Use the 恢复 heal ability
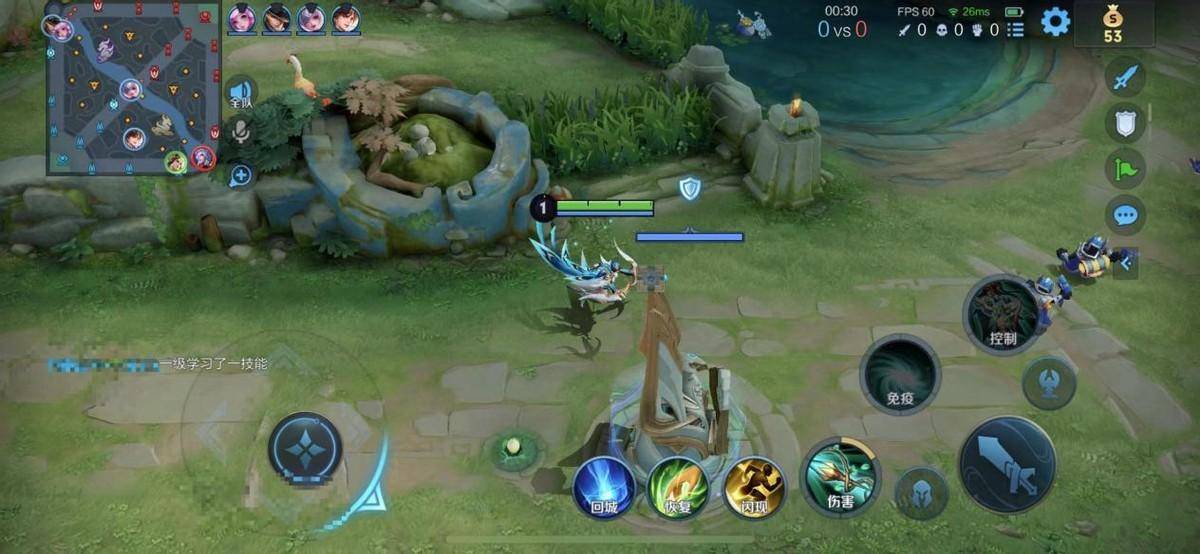The height and width of the screenshot is (554, 1200). (678, 487)
